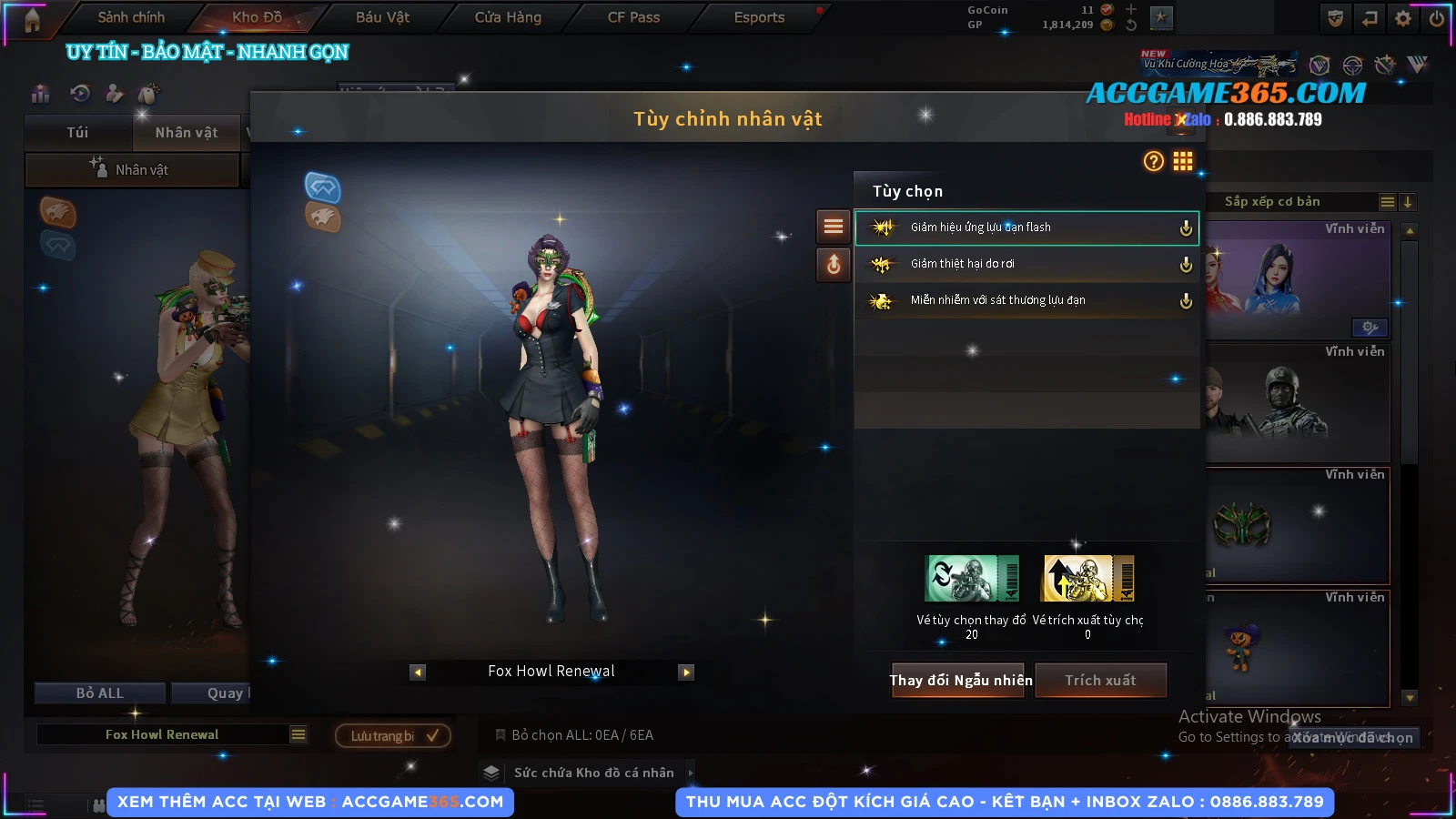Open the settings gear icon
This screenshot has width=1456, height=819.
(1403, 18)
